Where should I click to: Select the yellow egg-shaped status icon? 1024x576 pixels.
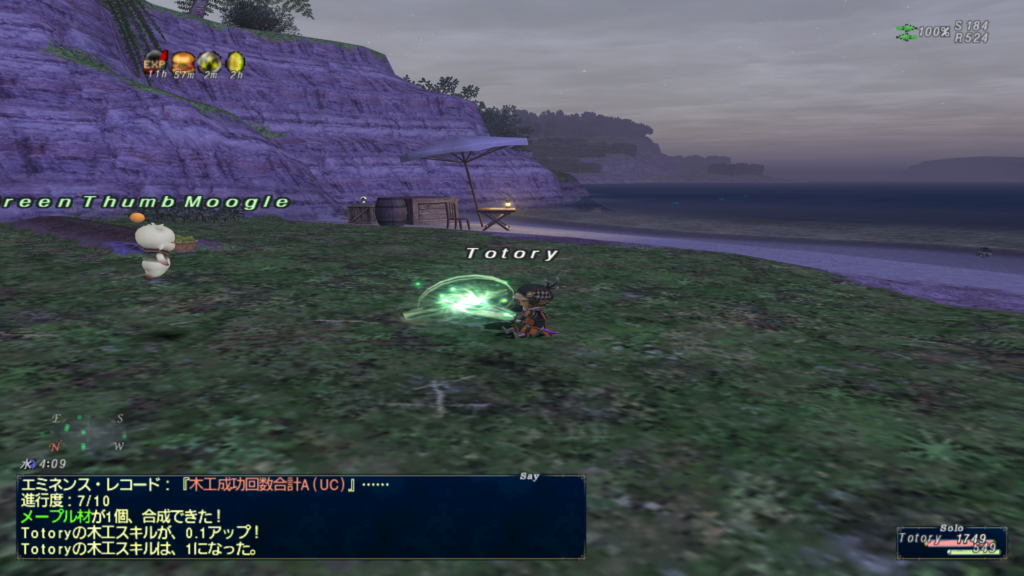pos(235,61)
